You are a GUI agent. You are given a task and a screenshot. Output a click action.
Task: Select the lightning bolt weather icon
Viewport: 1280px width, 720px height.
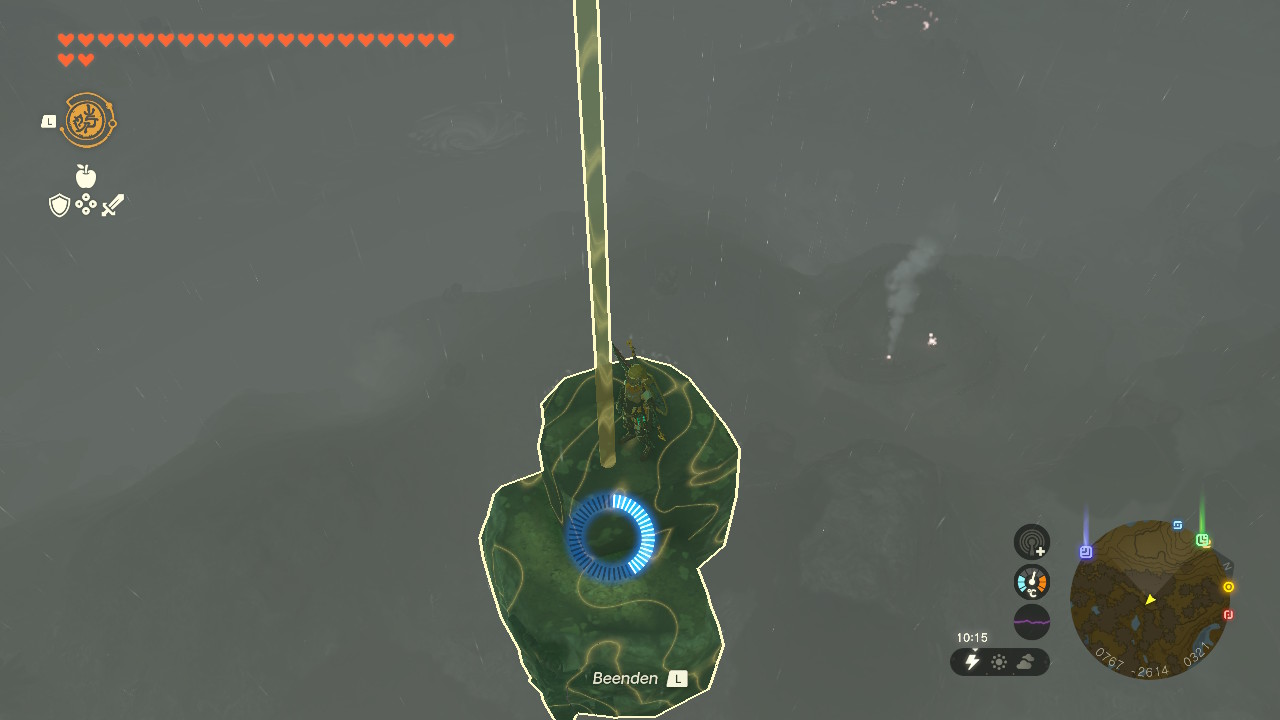[x=971, y=662]
